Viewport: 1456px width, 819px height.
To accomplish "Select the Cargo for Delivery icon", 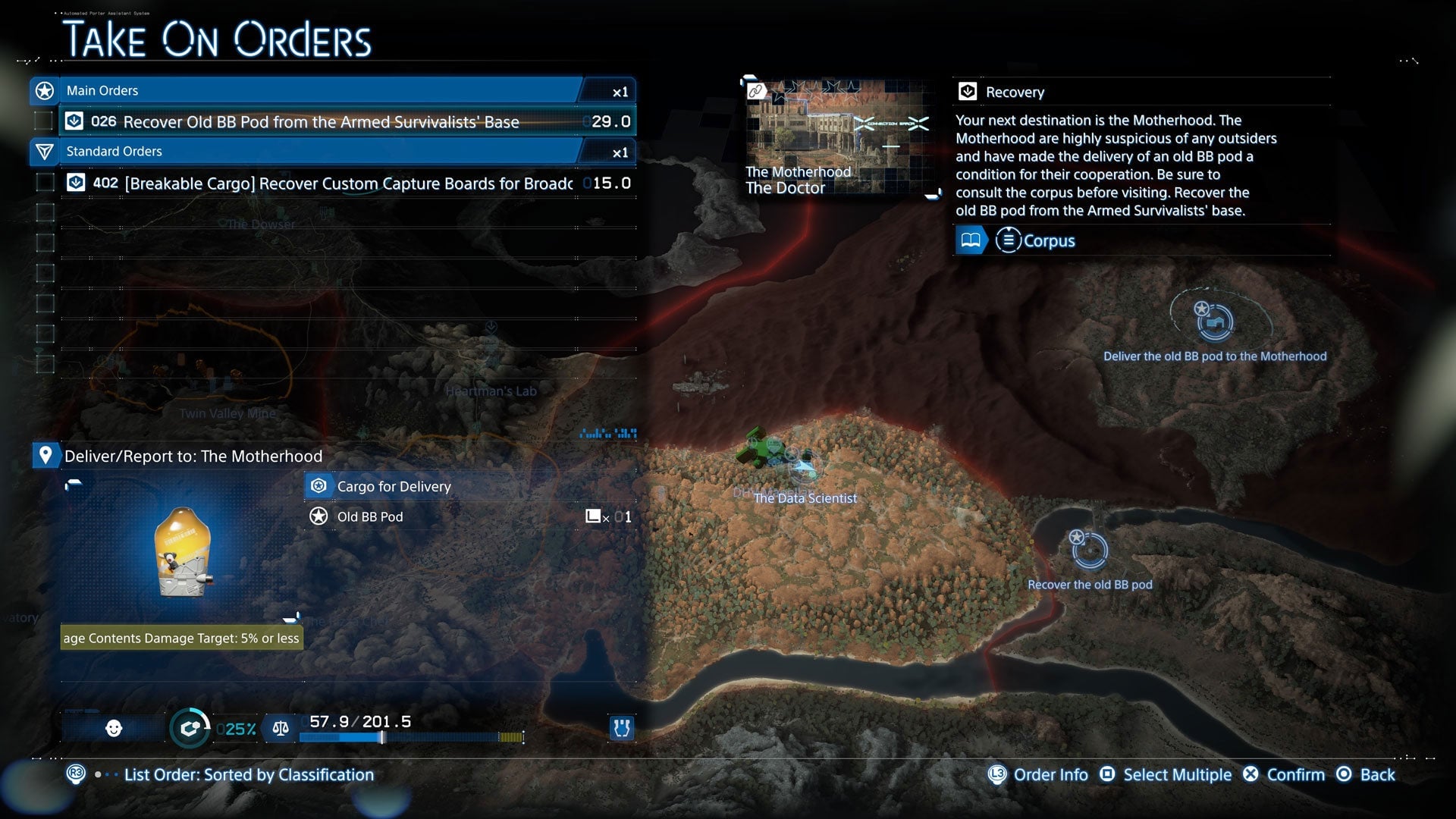I will coord(318,486).
